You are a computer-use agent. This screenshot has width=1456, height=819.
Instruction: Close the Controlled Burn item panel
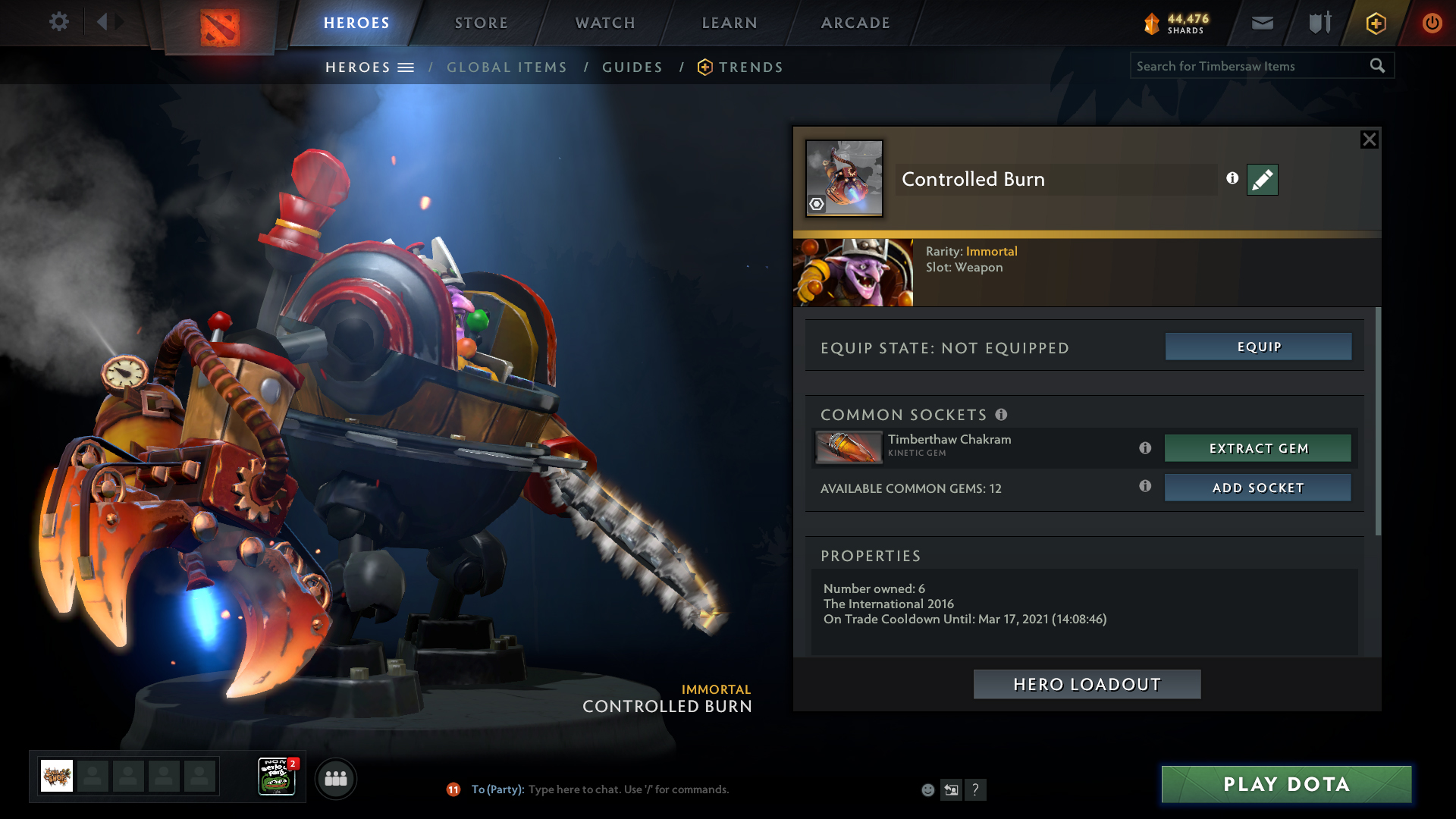(x=1369, y=140)
